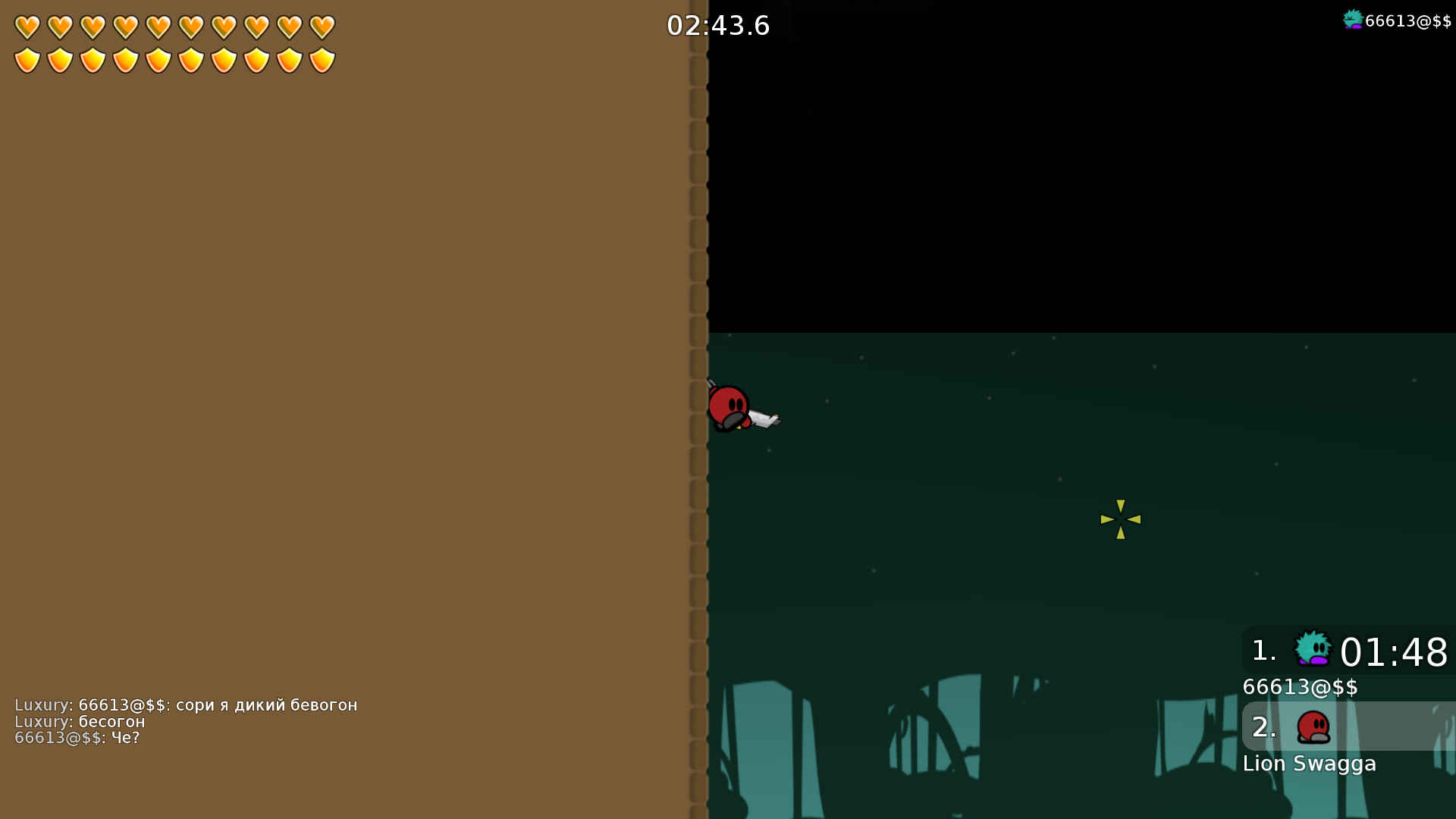Click the race timer showing 02:43.6
The image size is (1456, 819).
(717, 25)
